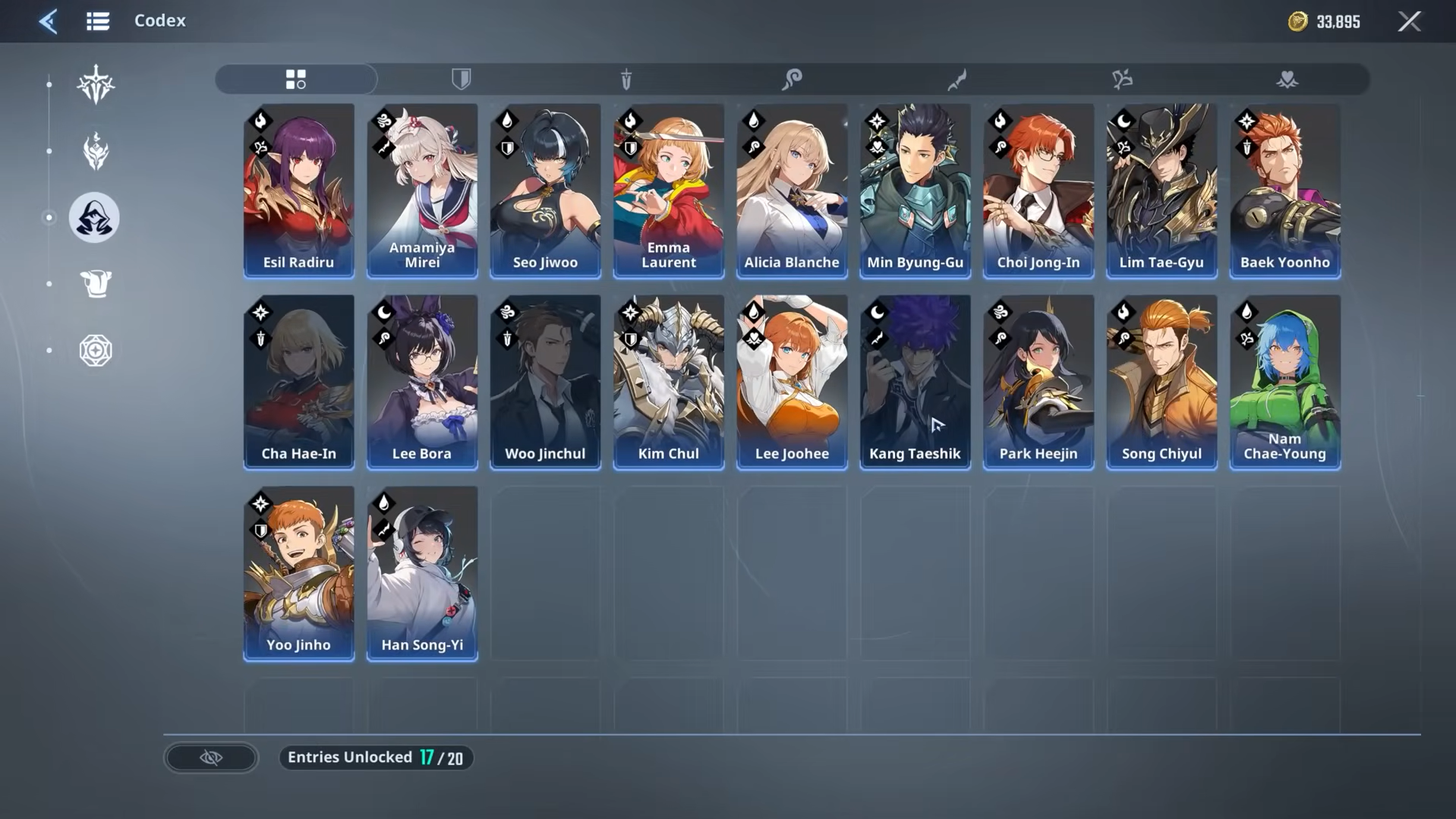Choose the Nam Chae-Young card

(1284, 382)
